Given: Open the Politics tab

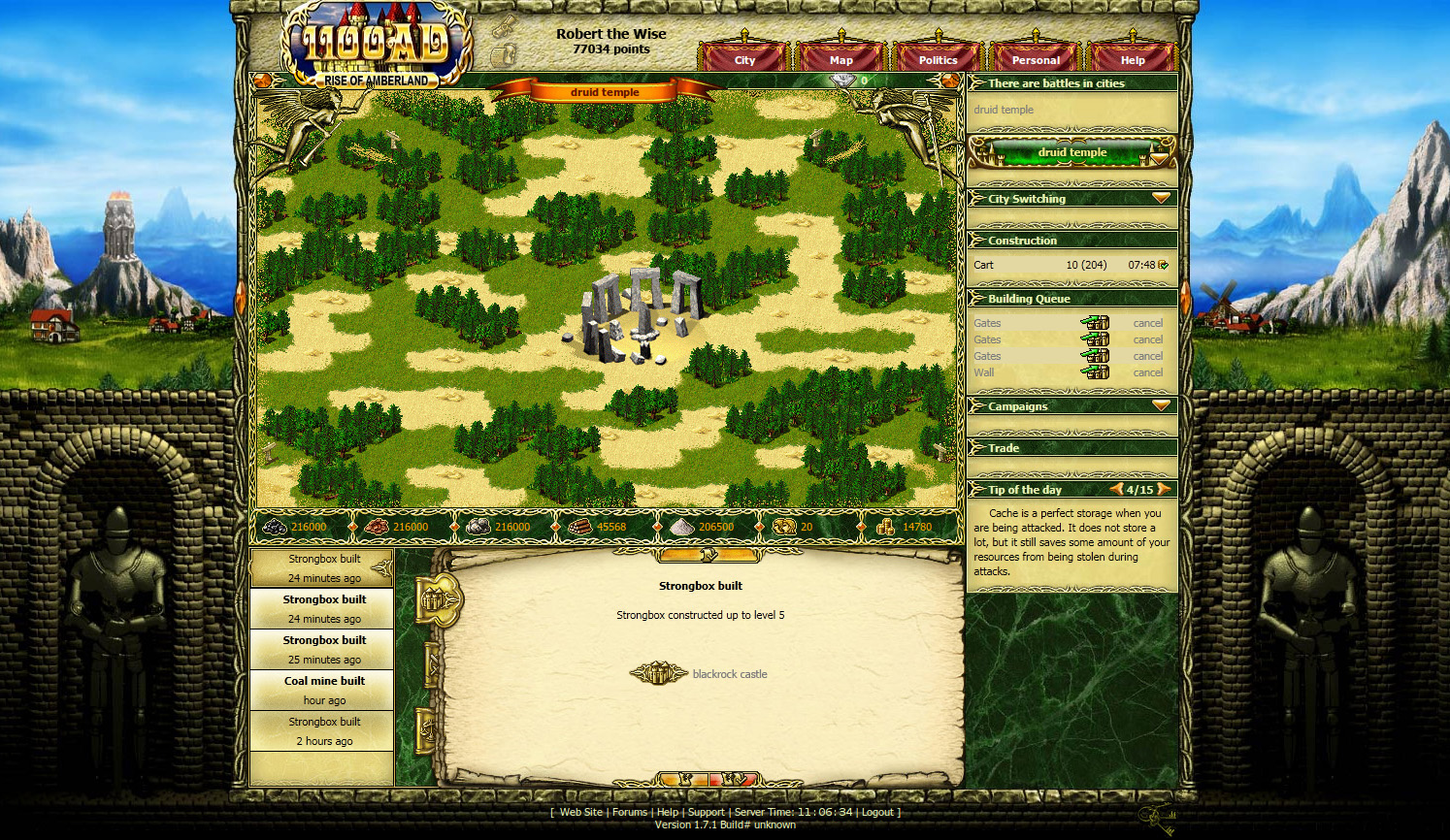Looking at the screenshot, I should pos(938,59).
